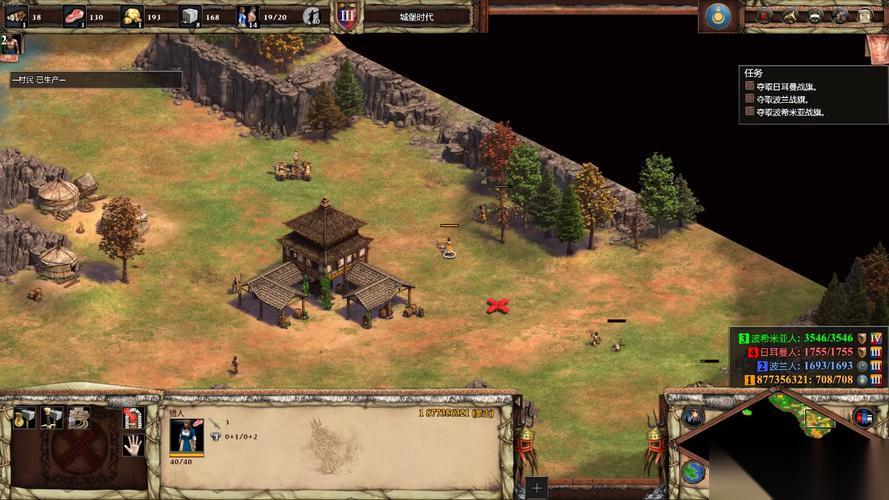Activate the red garrison command icon

(133, 418)
